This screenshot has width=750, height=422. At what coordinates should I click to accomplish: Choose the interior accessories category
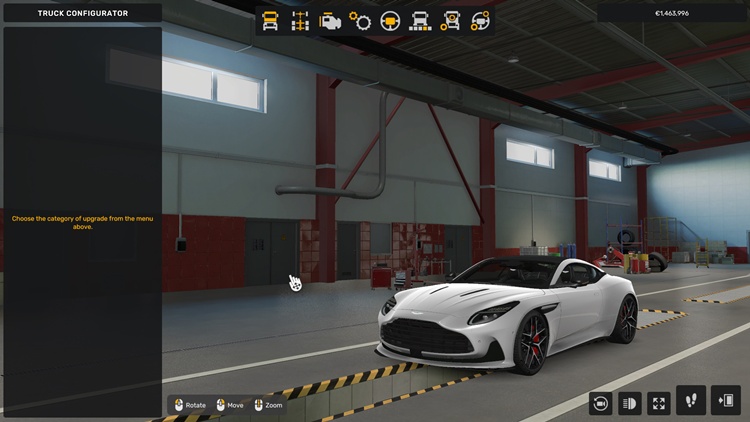(x=480, y=21)
